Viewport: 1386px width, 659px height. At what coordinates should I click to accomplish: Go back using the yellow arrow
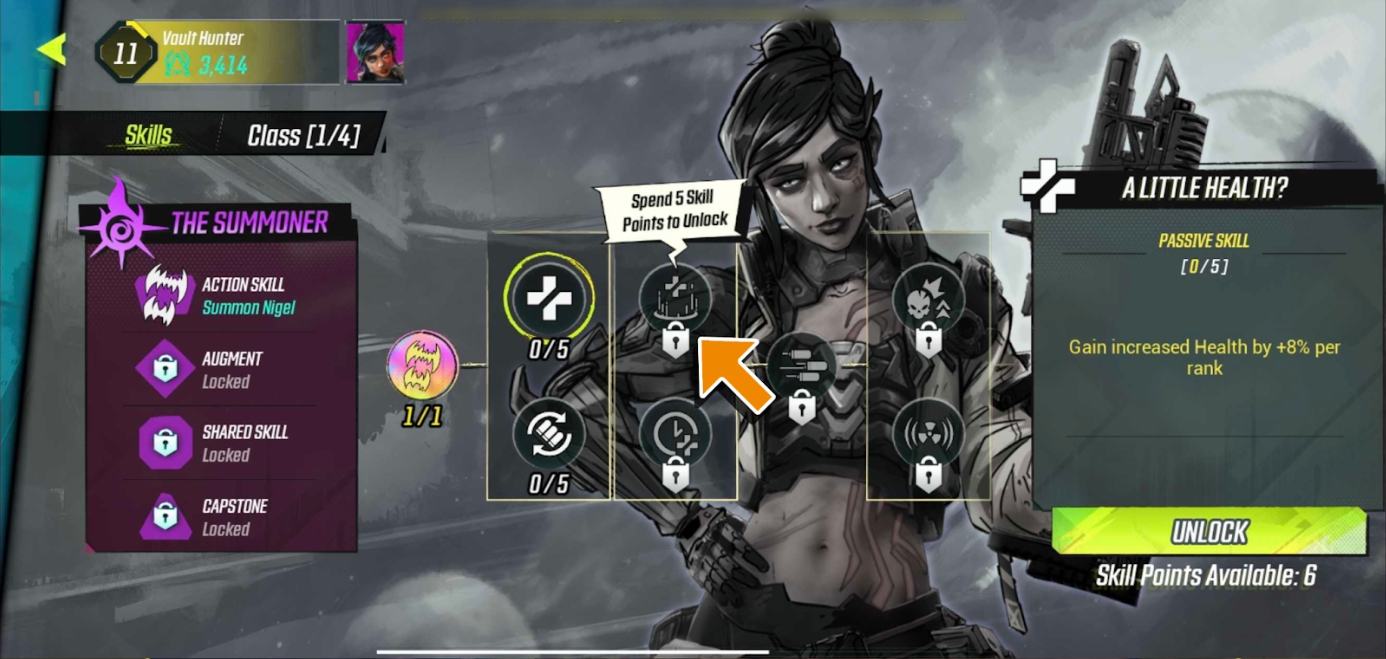click(51, 49)
